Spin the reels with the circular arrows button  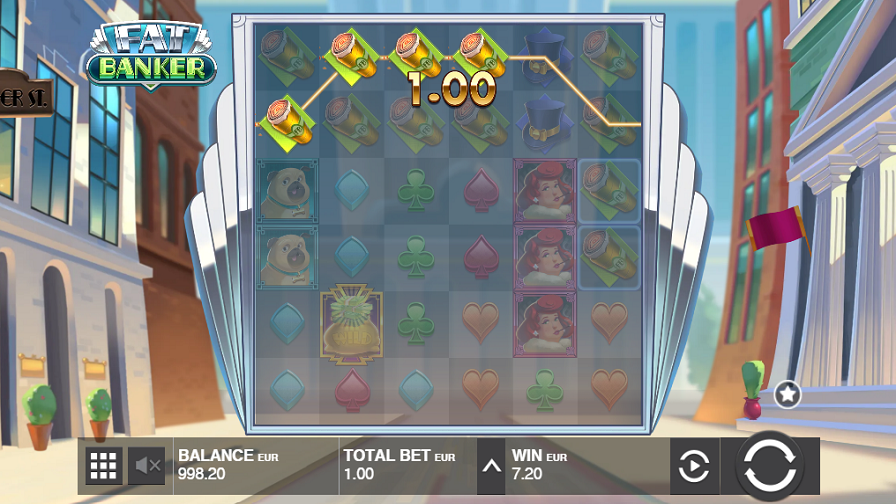pyautogui.click(x=771, y=466)
